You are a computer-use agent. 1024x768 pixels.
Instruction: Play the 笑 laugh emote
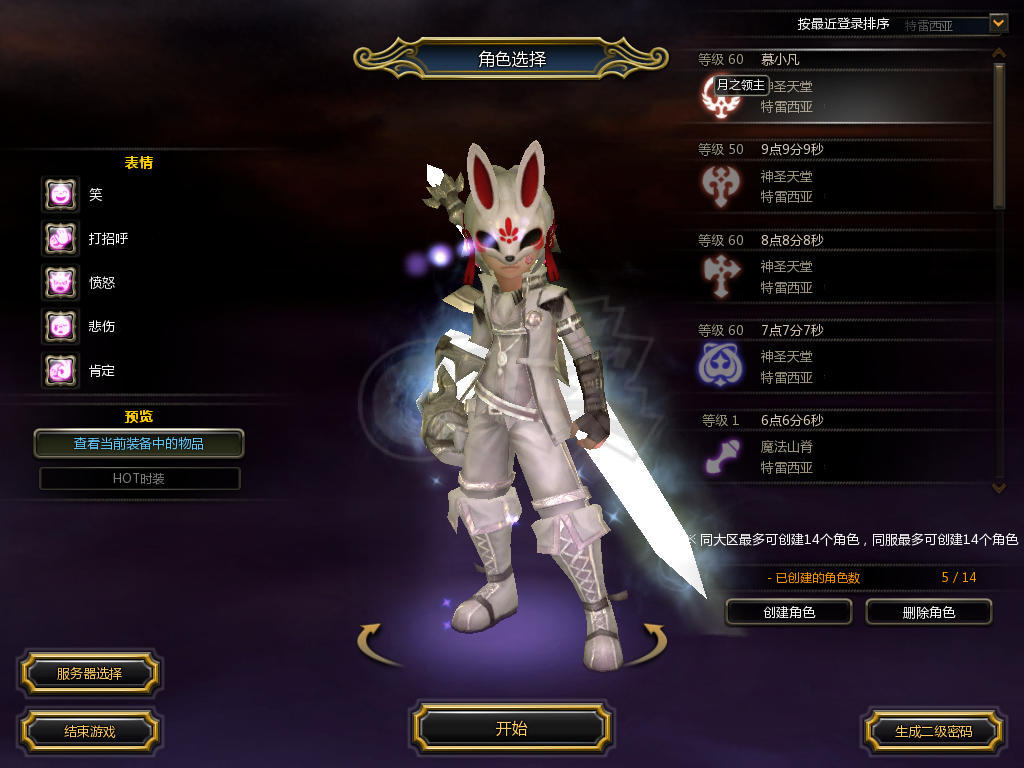60,194
